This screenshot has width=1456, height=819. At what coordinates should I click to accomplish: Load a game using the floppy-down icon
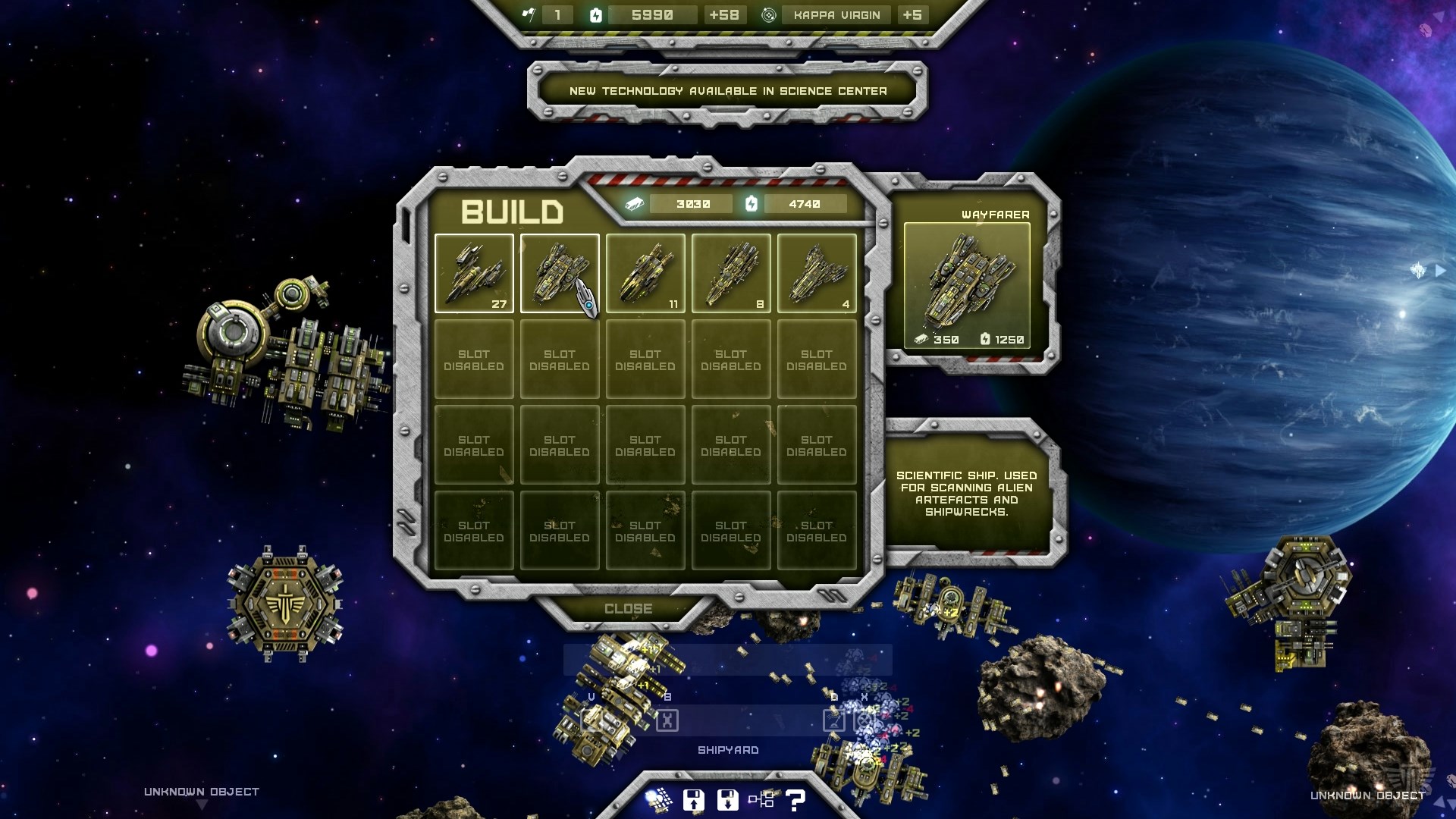pyautogui.click(x=729, y=800)
